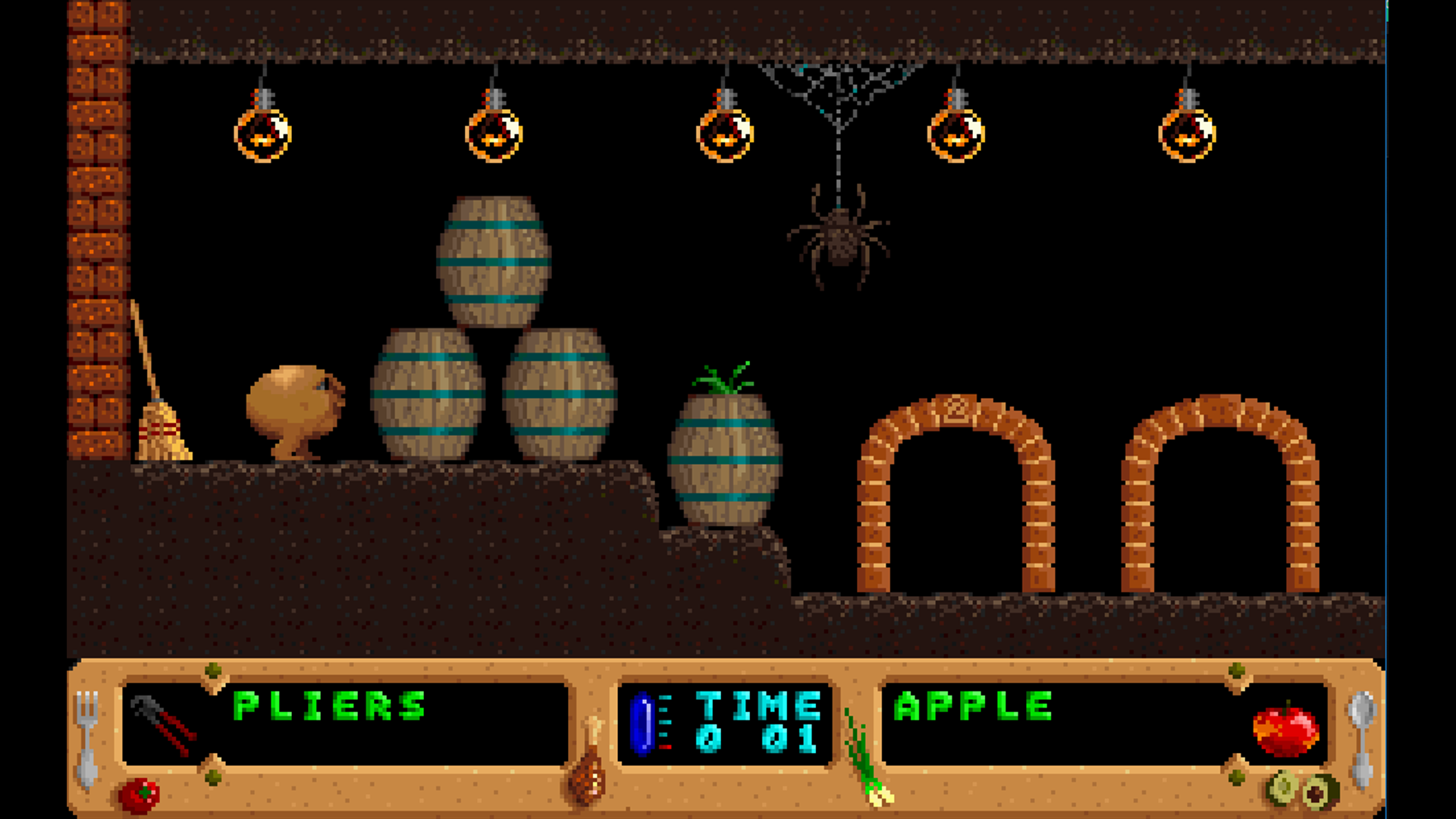Toggle the rightmost hanging lantern

pos(1187,136)
